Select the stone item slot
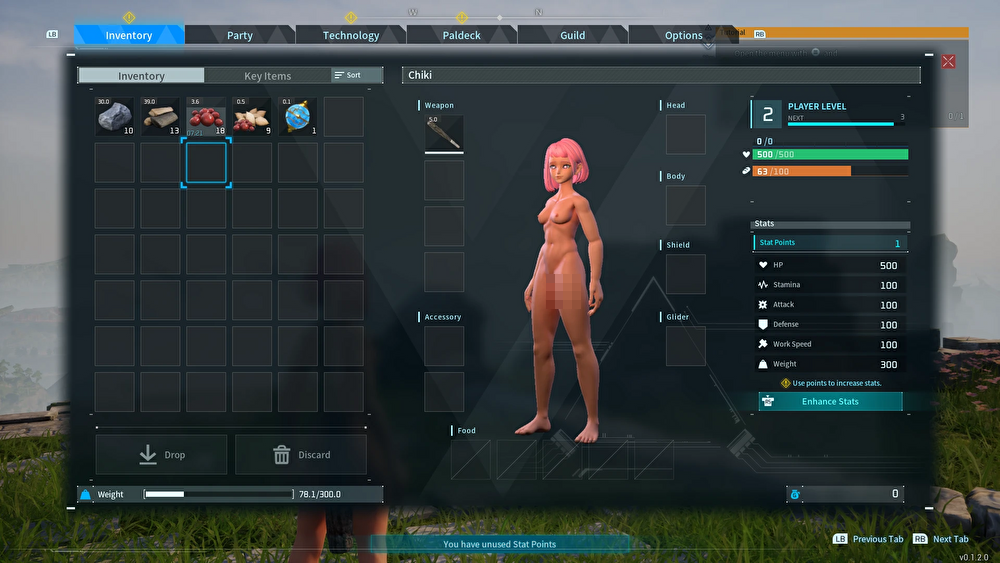 point(115,117)
